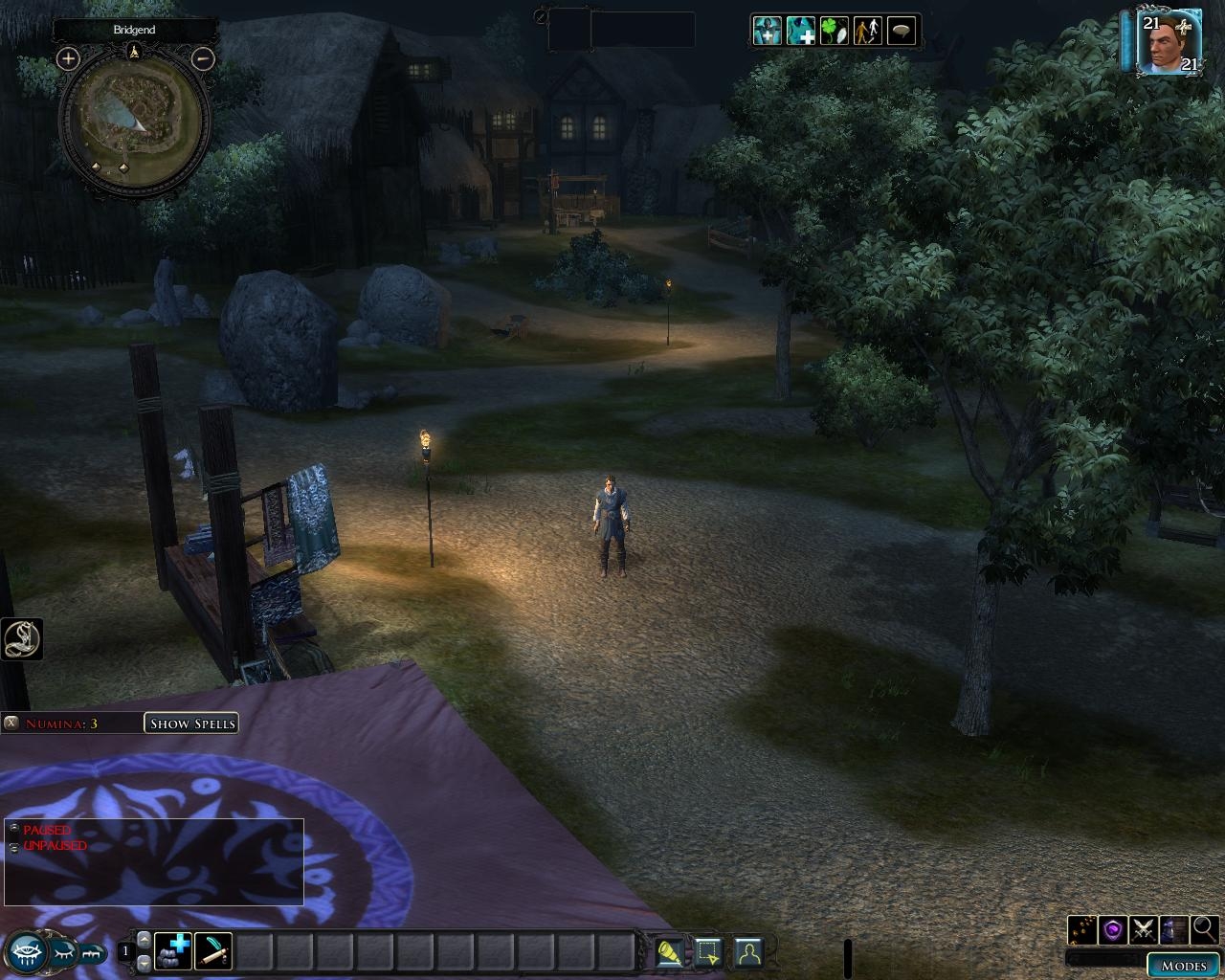Zoom out the minimap with the minus button
This screenshot has width=1225, height=980.
click(x=203, y=58)
